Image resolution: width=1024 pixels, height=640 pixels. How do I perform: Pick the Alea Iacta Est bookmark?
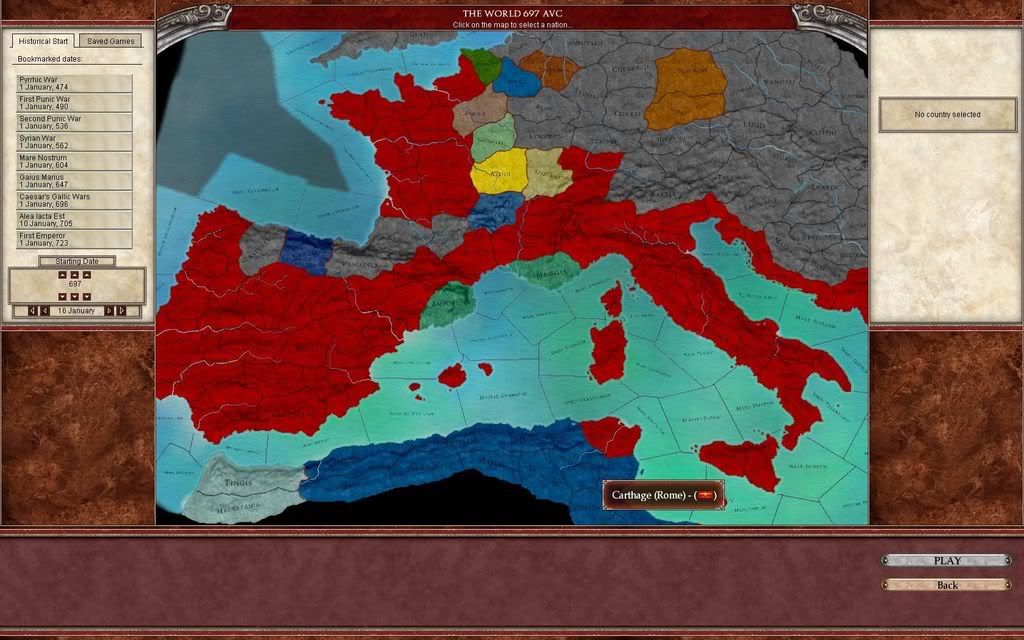click(74, 220)
